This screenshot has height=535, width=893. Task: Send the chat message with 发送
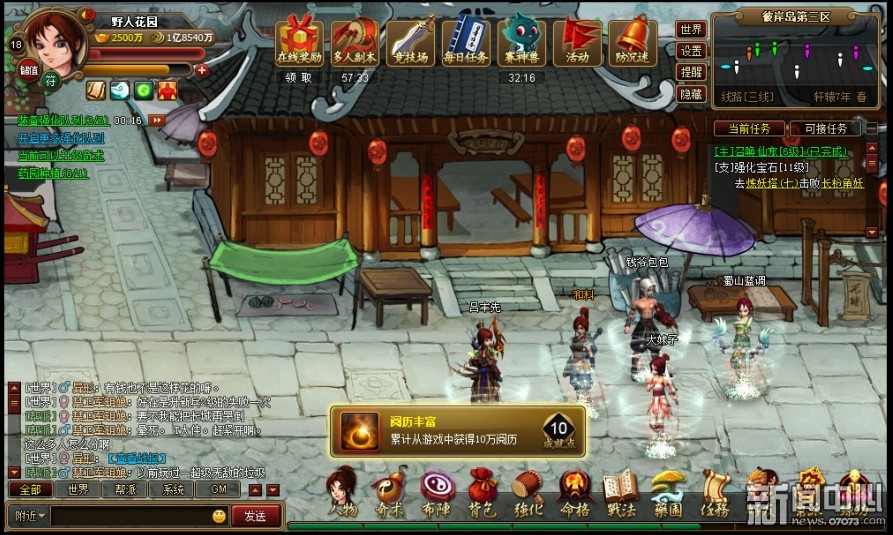(x=255, y=516)
